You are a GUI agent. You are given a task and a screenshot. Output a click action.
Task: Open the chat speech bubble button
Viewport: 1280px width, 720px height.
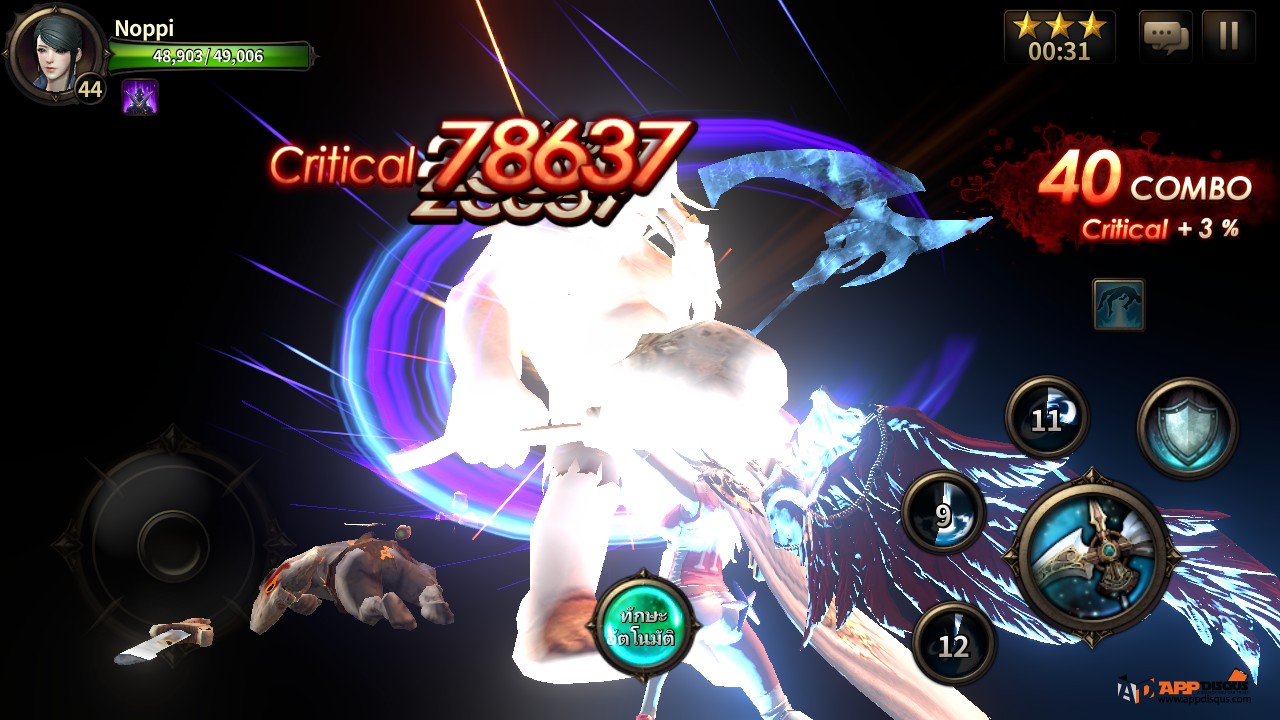[x=1165, y=37]
